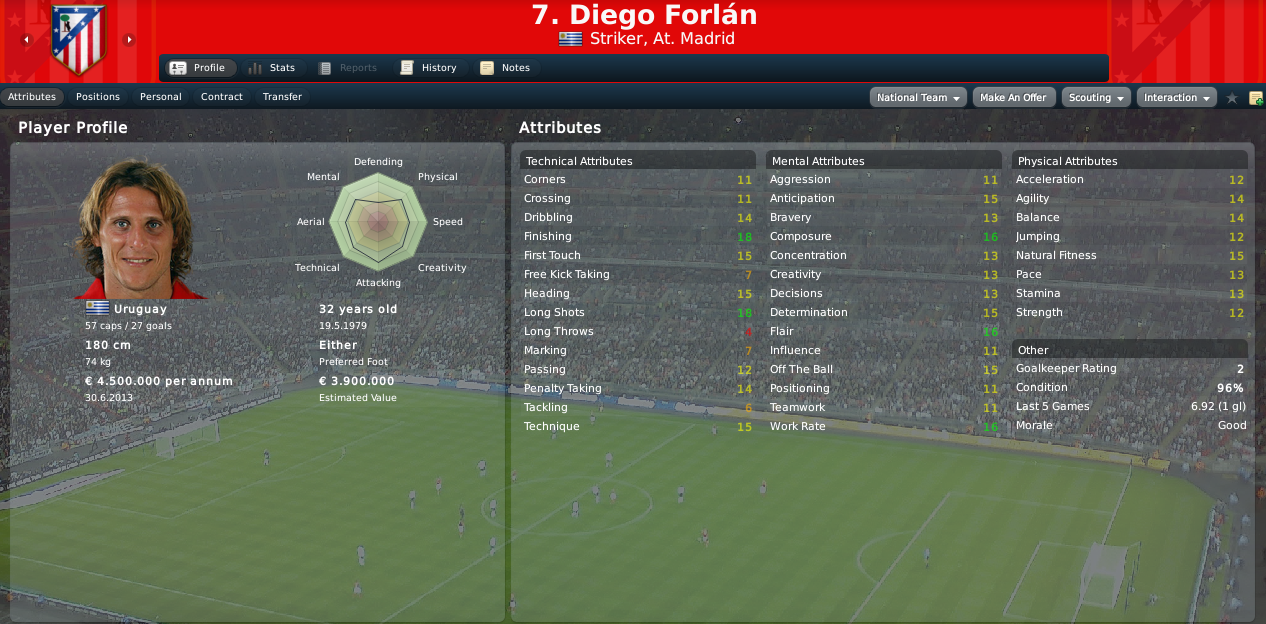Go to the next player arrow
Image resolution: width=1266 pixels, height=624 pixels.
click(129, 40)
